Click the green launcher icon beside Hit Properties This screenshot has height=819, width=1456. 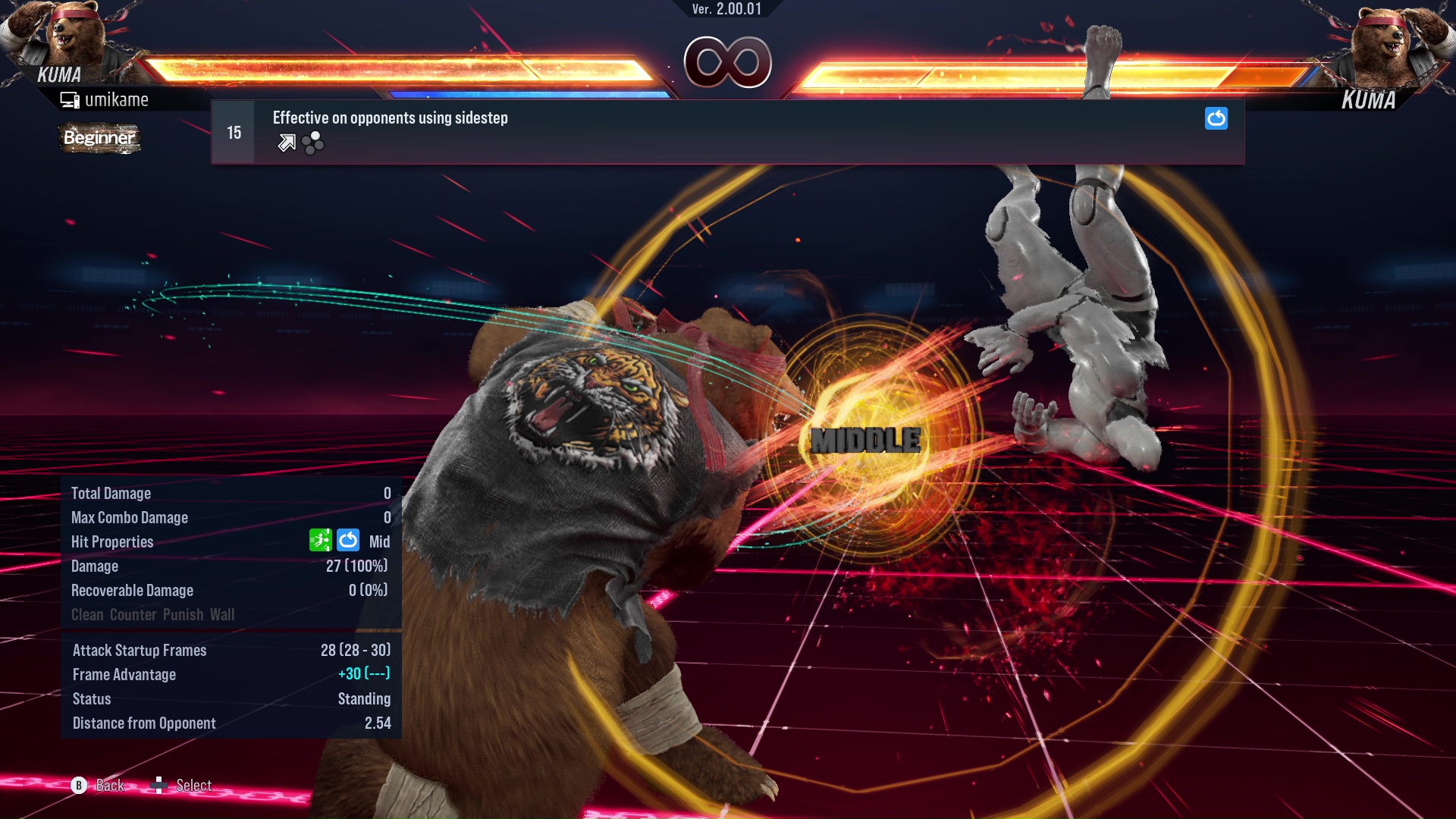click(x=321, y=540)
